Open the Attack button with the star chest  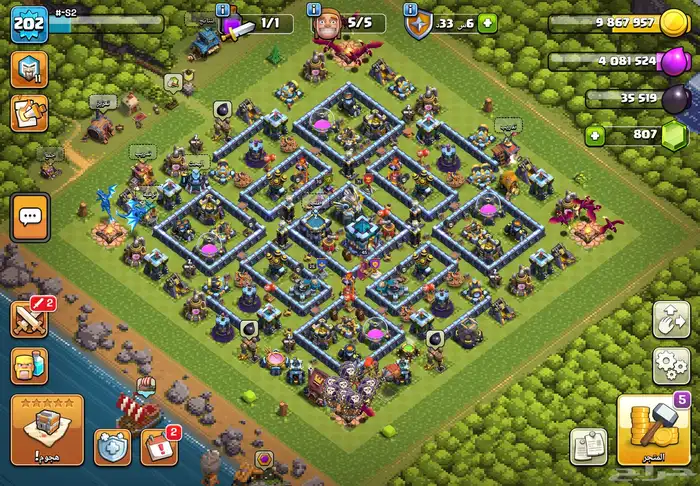pyautogui.click(x=47, y=428)
